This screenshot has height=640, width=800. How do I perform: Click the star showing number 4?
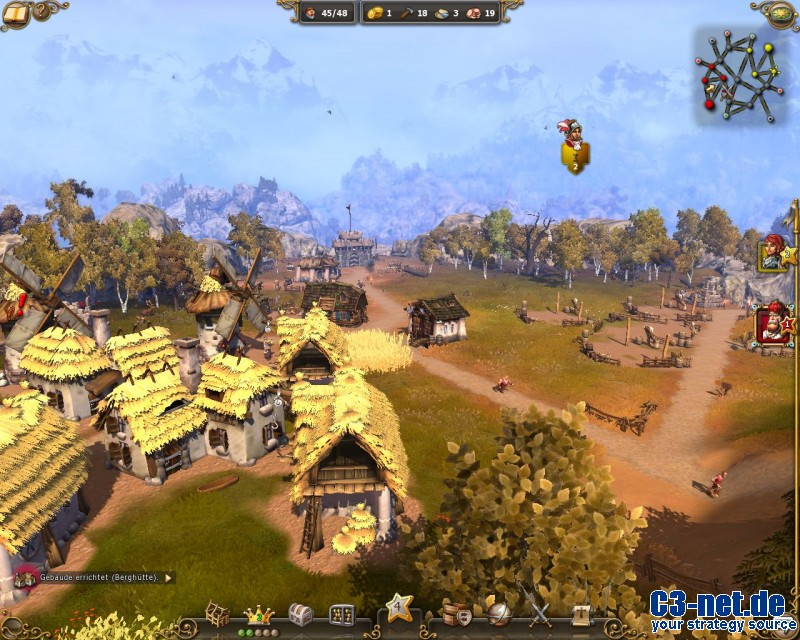(398, 606)
